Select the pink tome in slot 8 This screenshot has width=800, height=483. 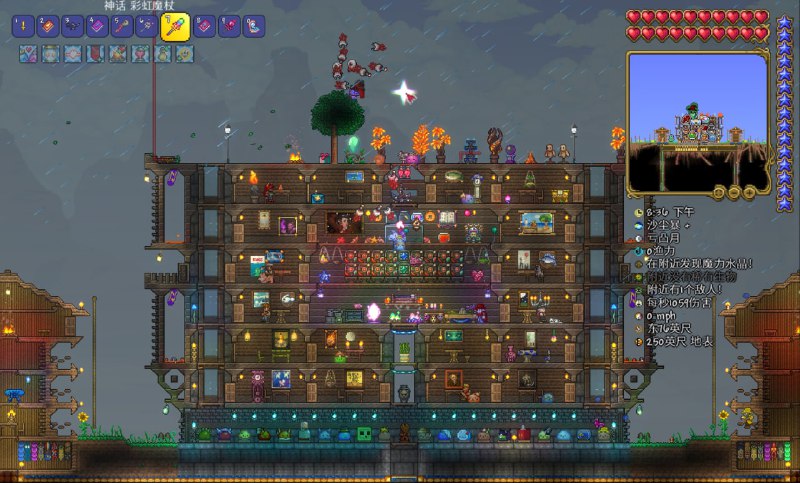205,27
